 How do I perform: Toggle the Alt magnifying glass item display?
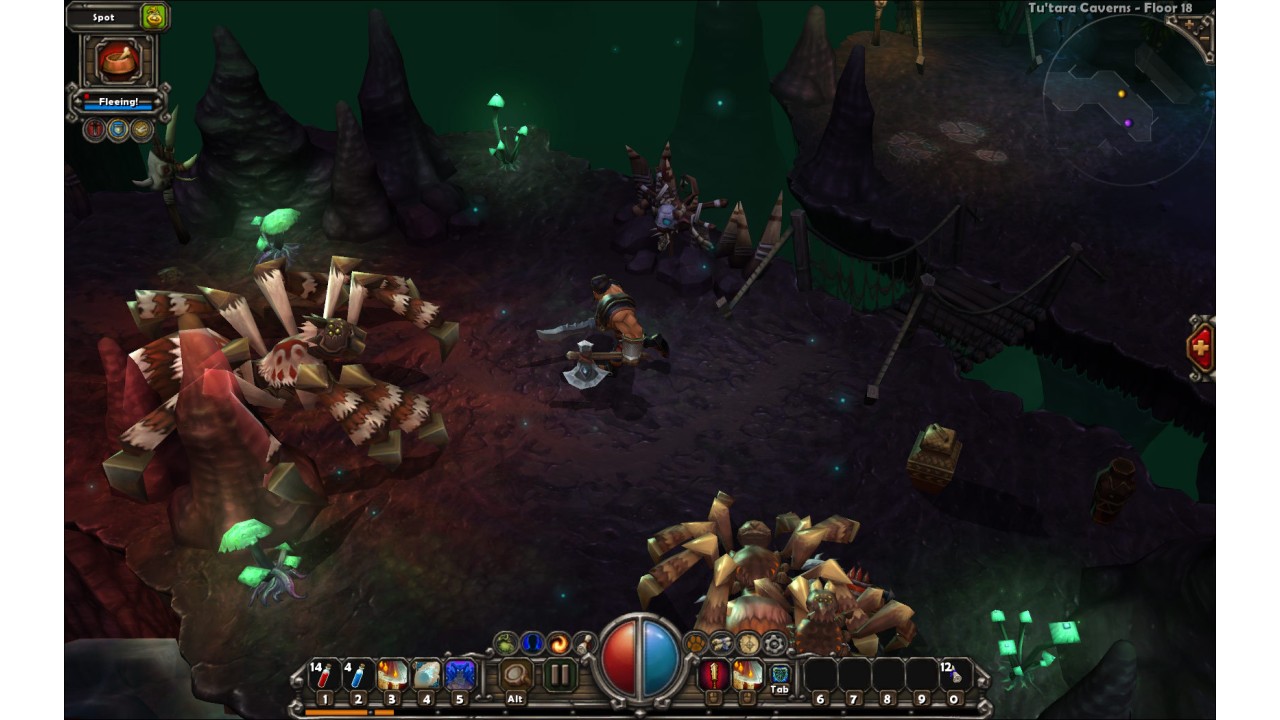tap(516, 675)
